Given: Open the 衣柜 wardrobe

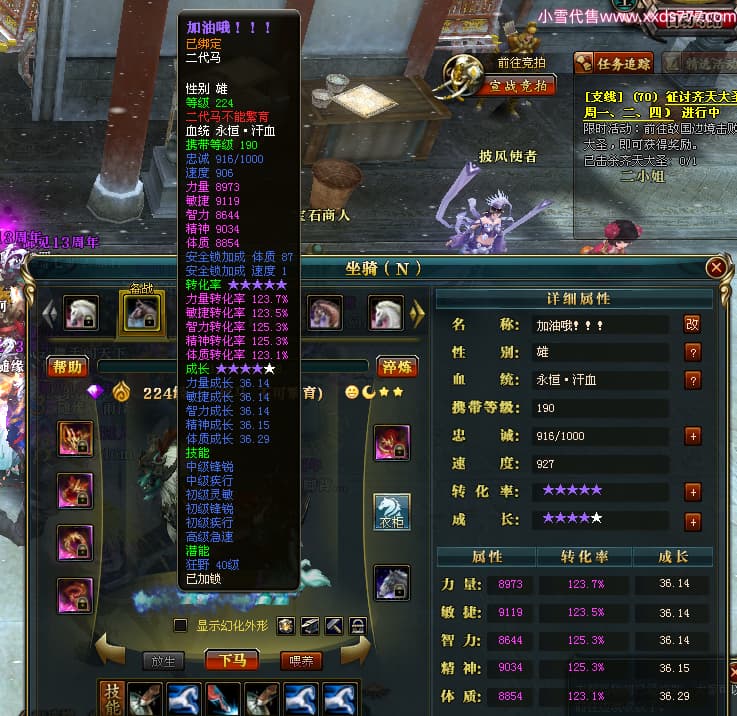Looking at the screenshot, I should click(392, 511).
